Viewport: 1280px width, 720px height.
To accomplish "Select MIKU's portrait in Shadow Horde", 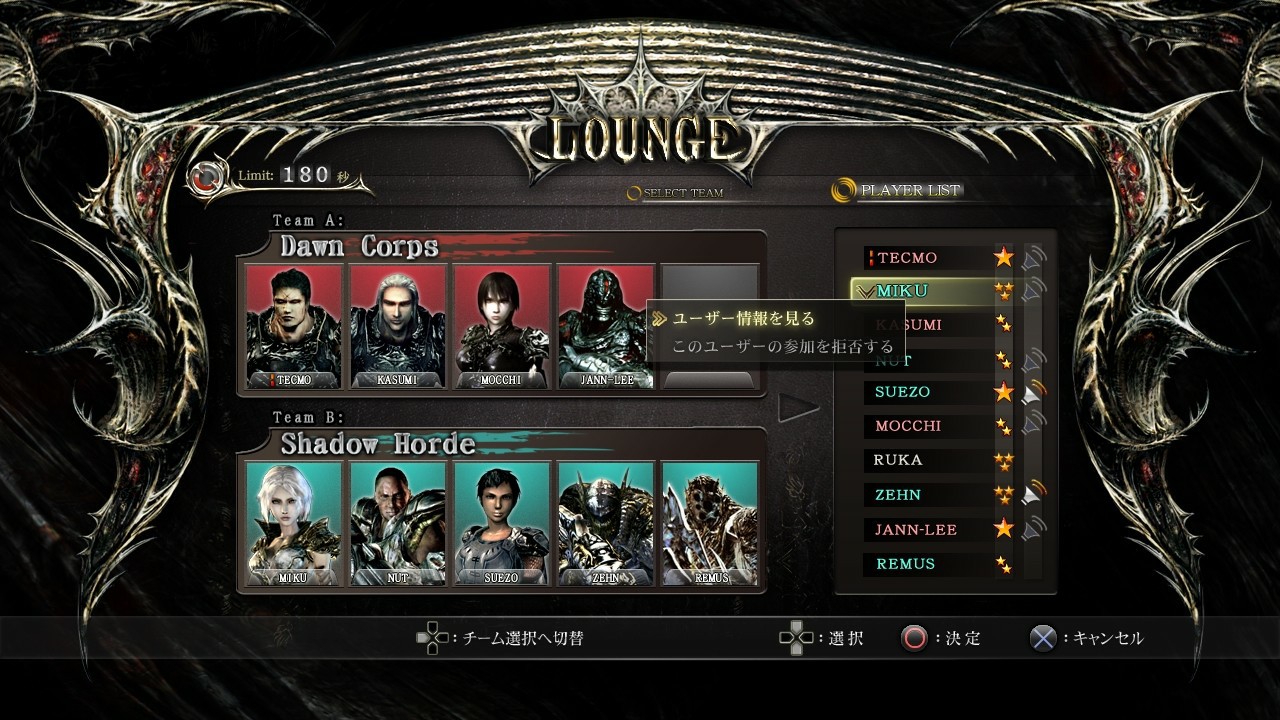I will [294, 522].
